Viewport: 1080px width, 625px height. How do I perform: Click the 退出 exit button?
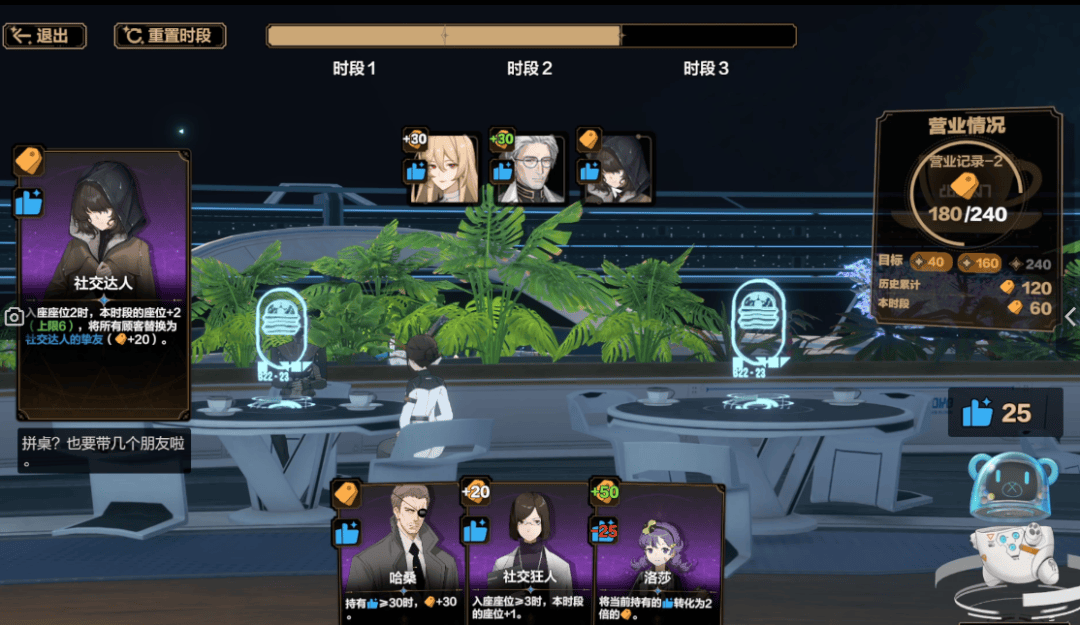pos(45,36)
